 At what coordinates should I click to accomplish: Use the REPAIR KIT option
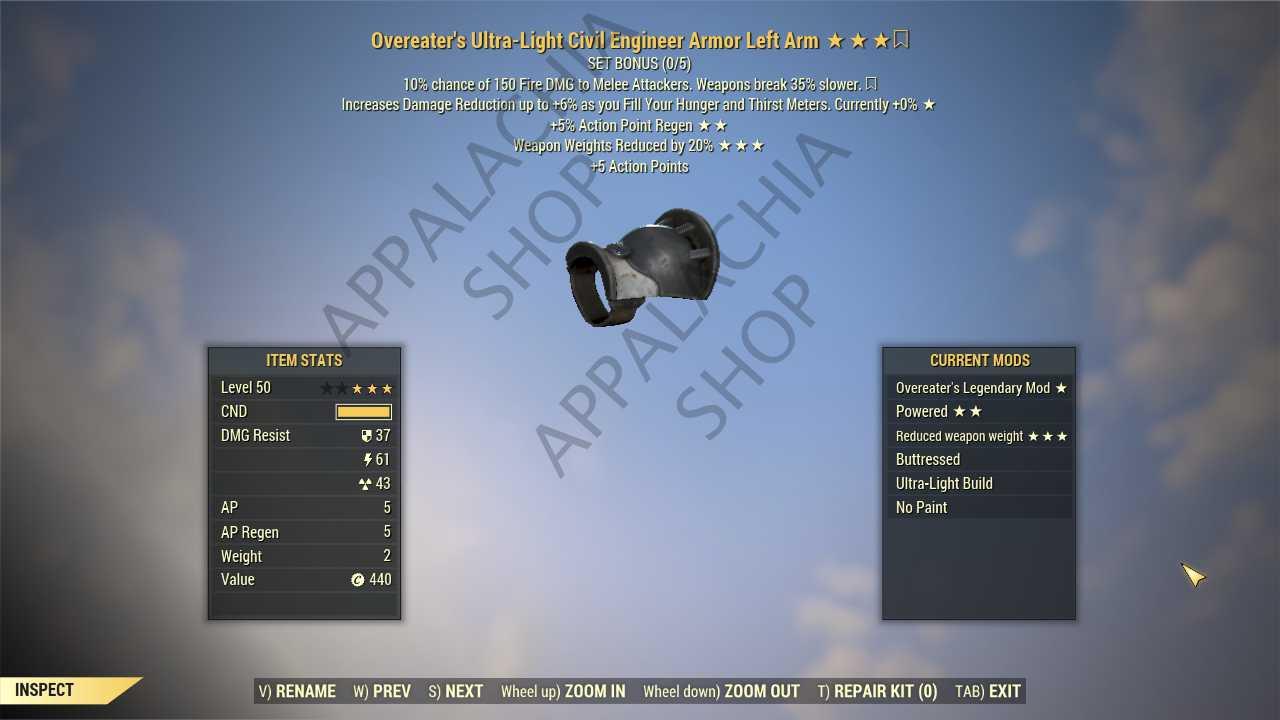pyautogui.click(x=877, y=691)
